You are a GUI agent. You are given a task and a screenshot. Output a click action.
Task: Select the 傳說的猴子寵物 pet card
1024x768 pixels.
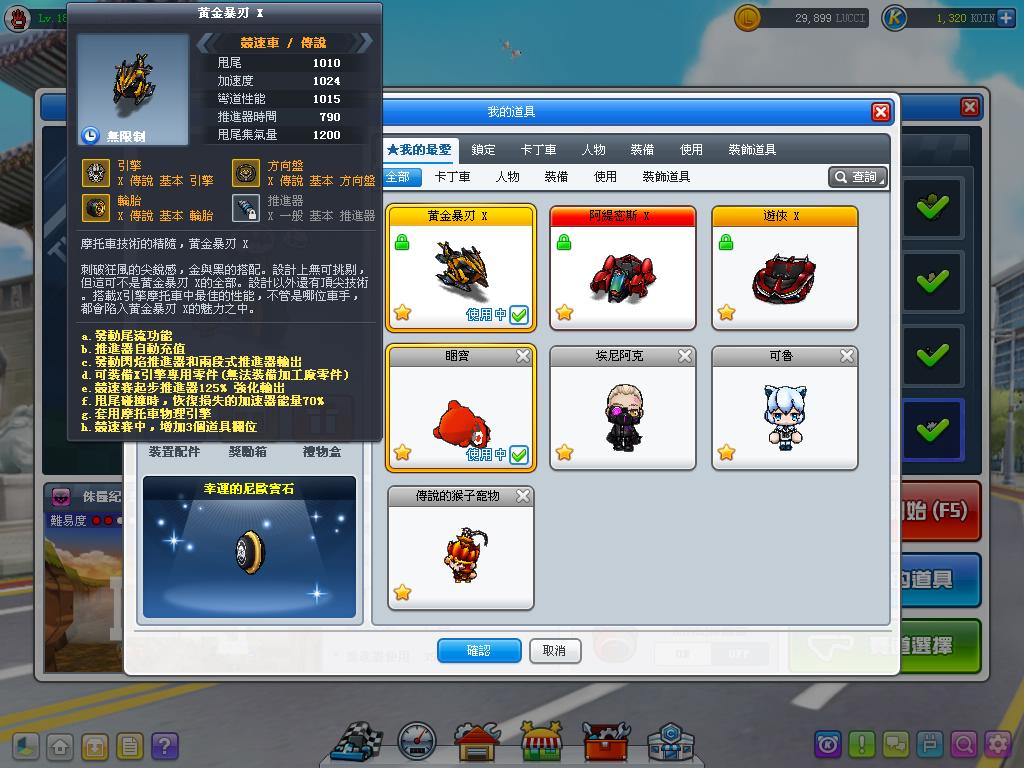click(x=461, y=548)
